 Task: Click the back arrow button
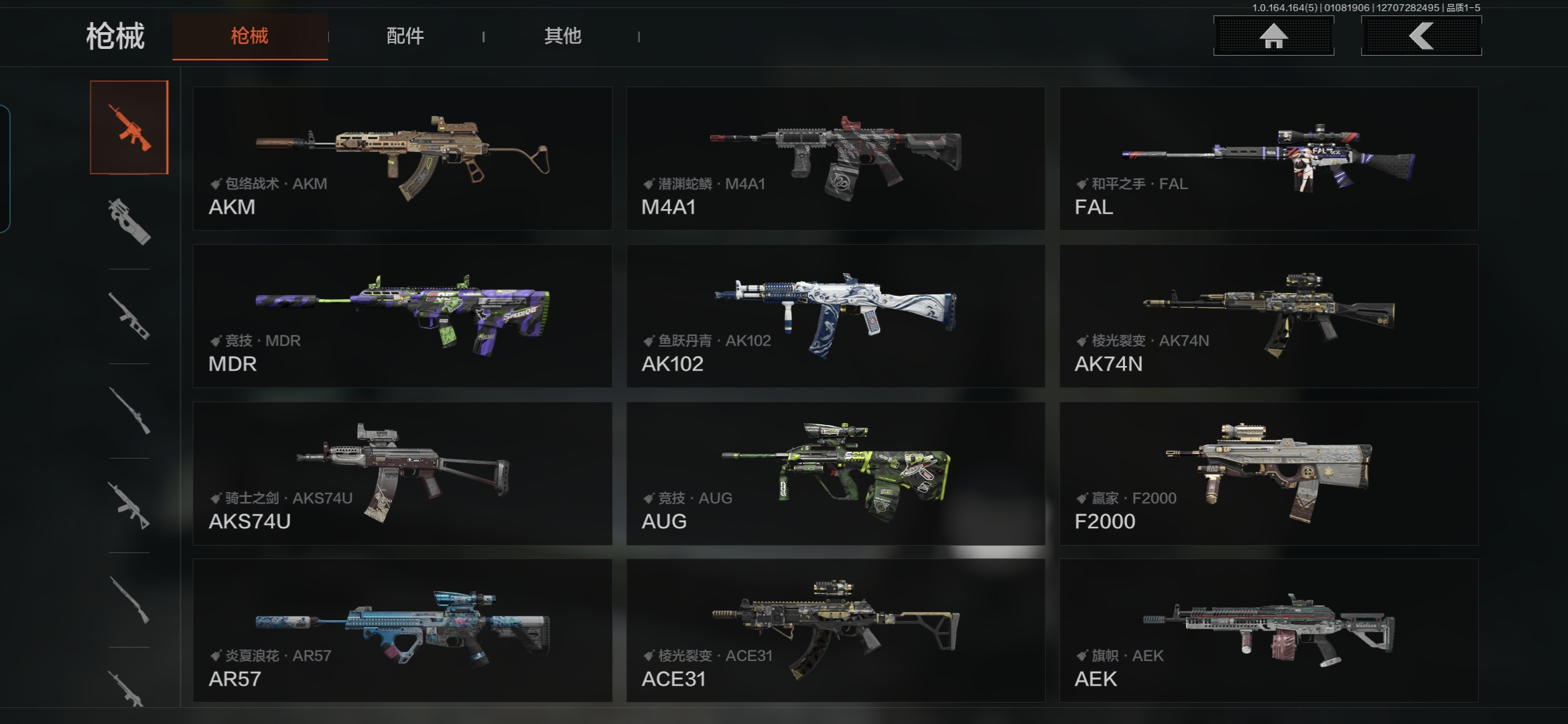(x=1421, y=36)
